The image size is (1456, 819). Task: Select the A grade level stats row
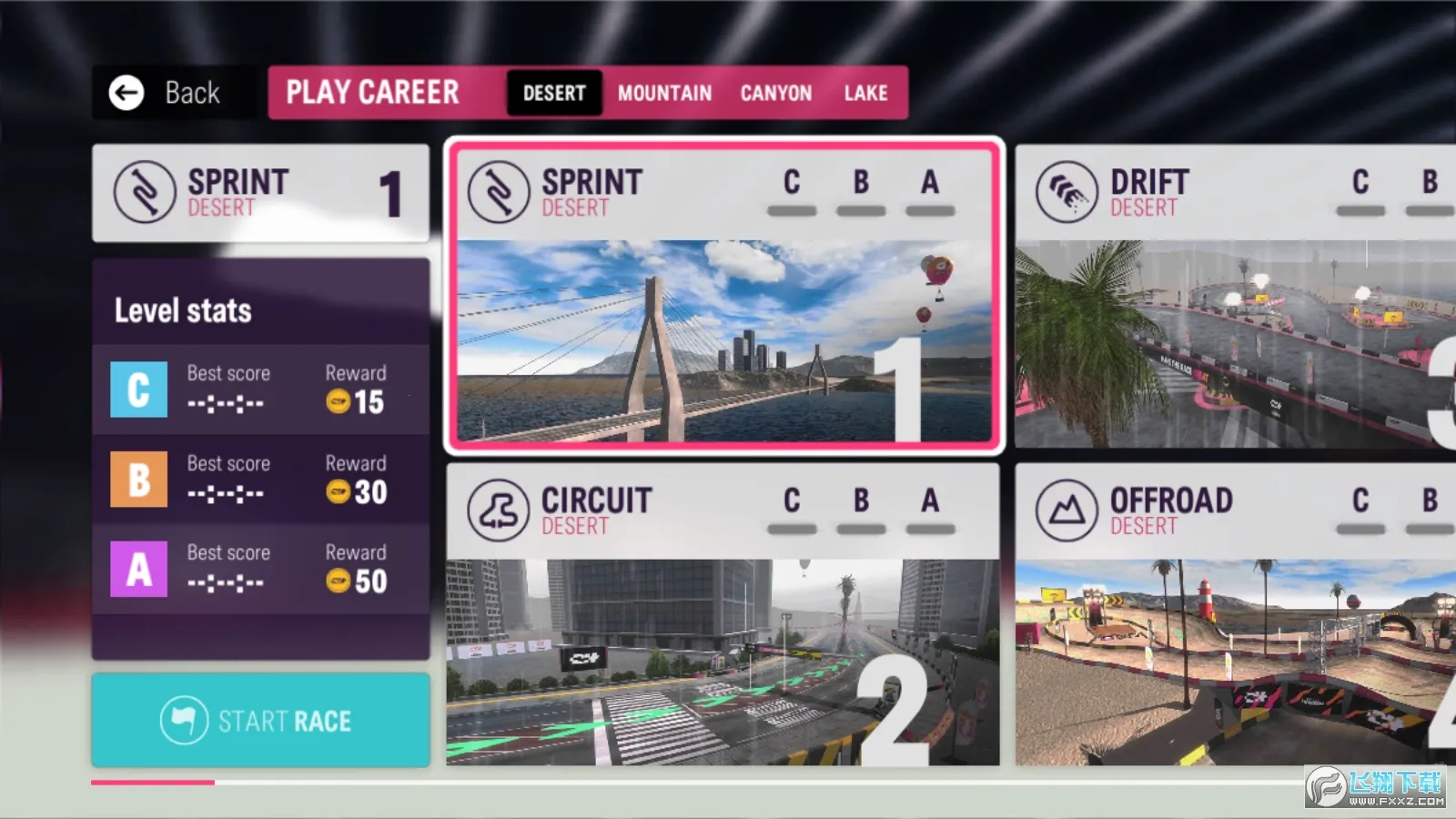[x=260, y=569]
